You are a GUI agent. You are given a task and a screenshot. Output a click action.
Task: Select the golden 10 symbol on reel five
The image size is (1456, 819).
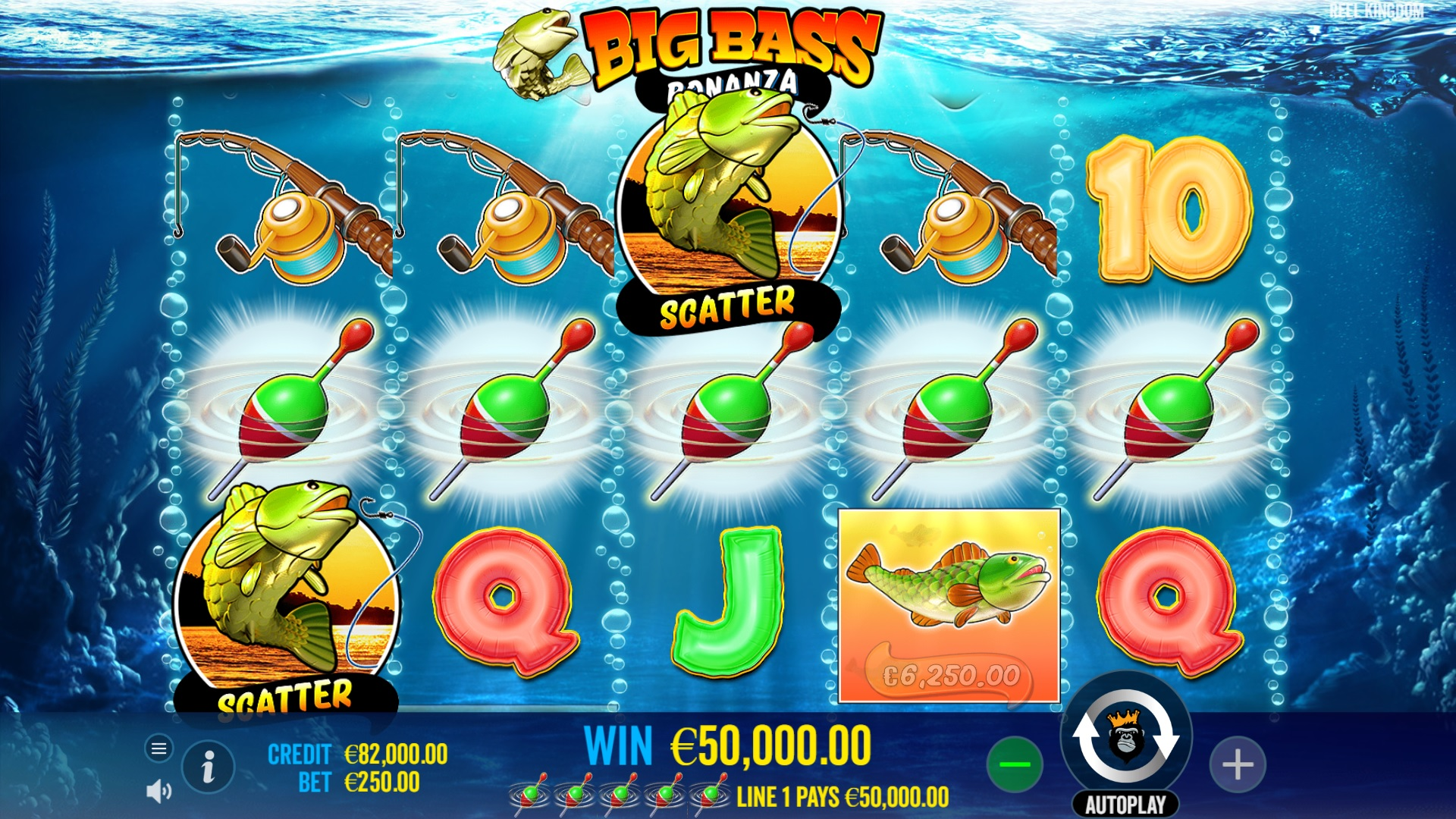click(1168, 209)
